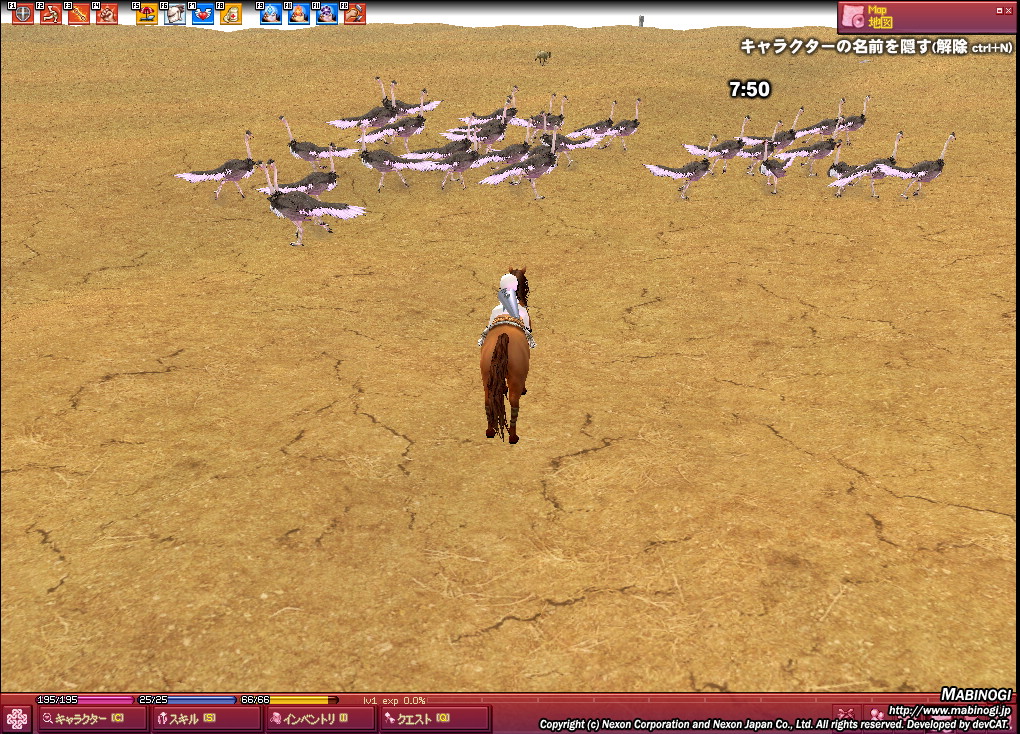Activate the beach umbrella rest skill
Viewport: 1020px width, 734px height.
(x=147, y=14)
